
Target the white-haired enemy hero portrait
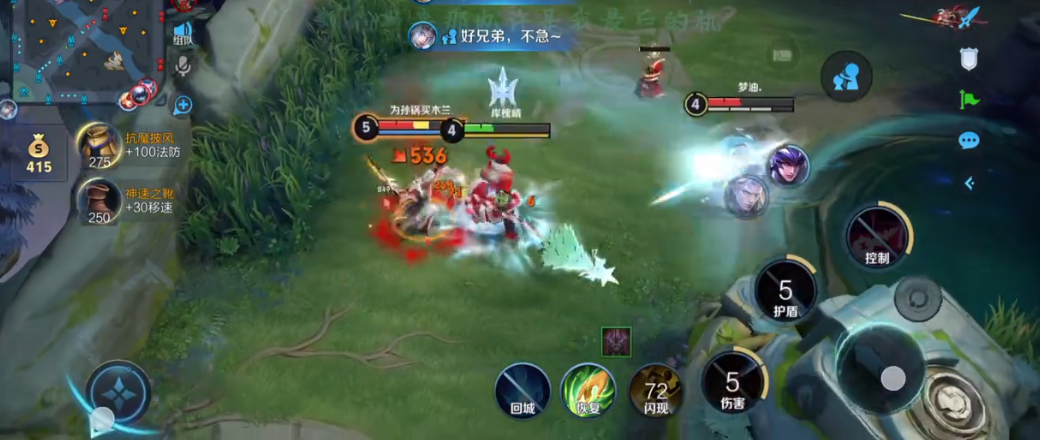[745, 196]
